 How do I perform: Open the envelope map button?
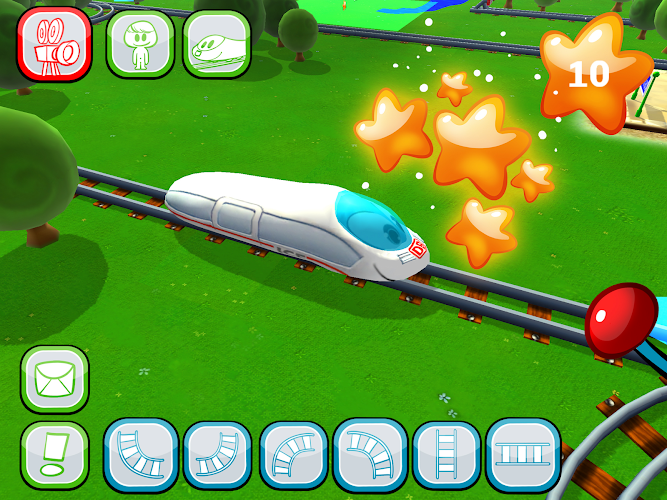click(x=55, y=380)
